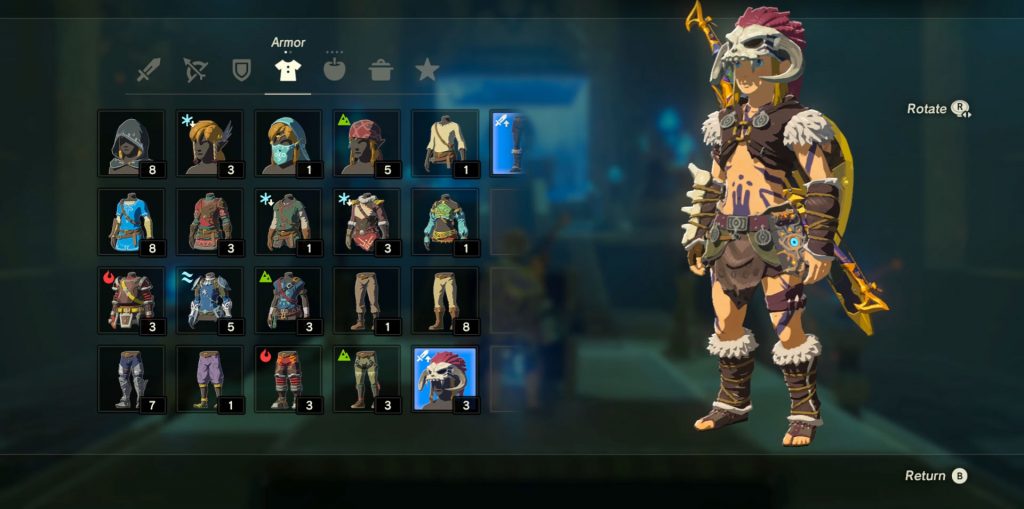
Task: Select the feathered Snowquill headdress
Action: pos(209,143)
